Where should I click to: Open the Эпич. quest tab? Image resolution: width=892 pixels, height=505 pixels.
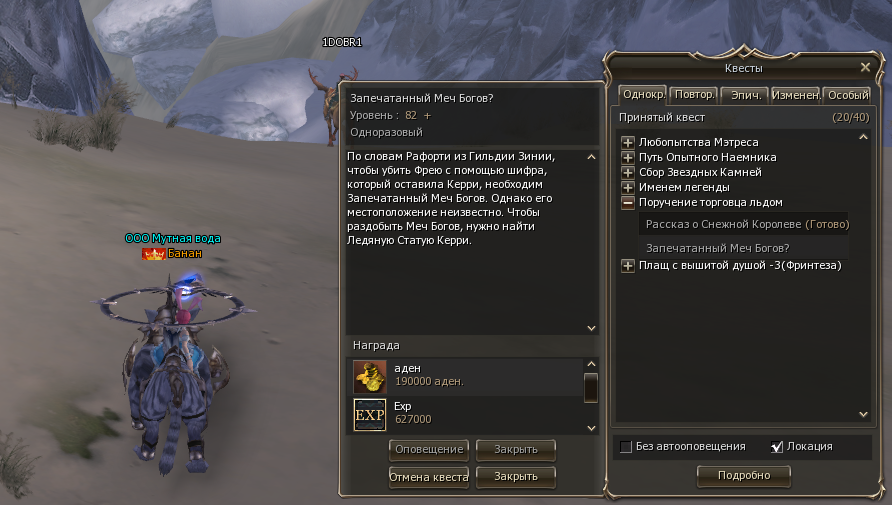click(x=744, y=95)
